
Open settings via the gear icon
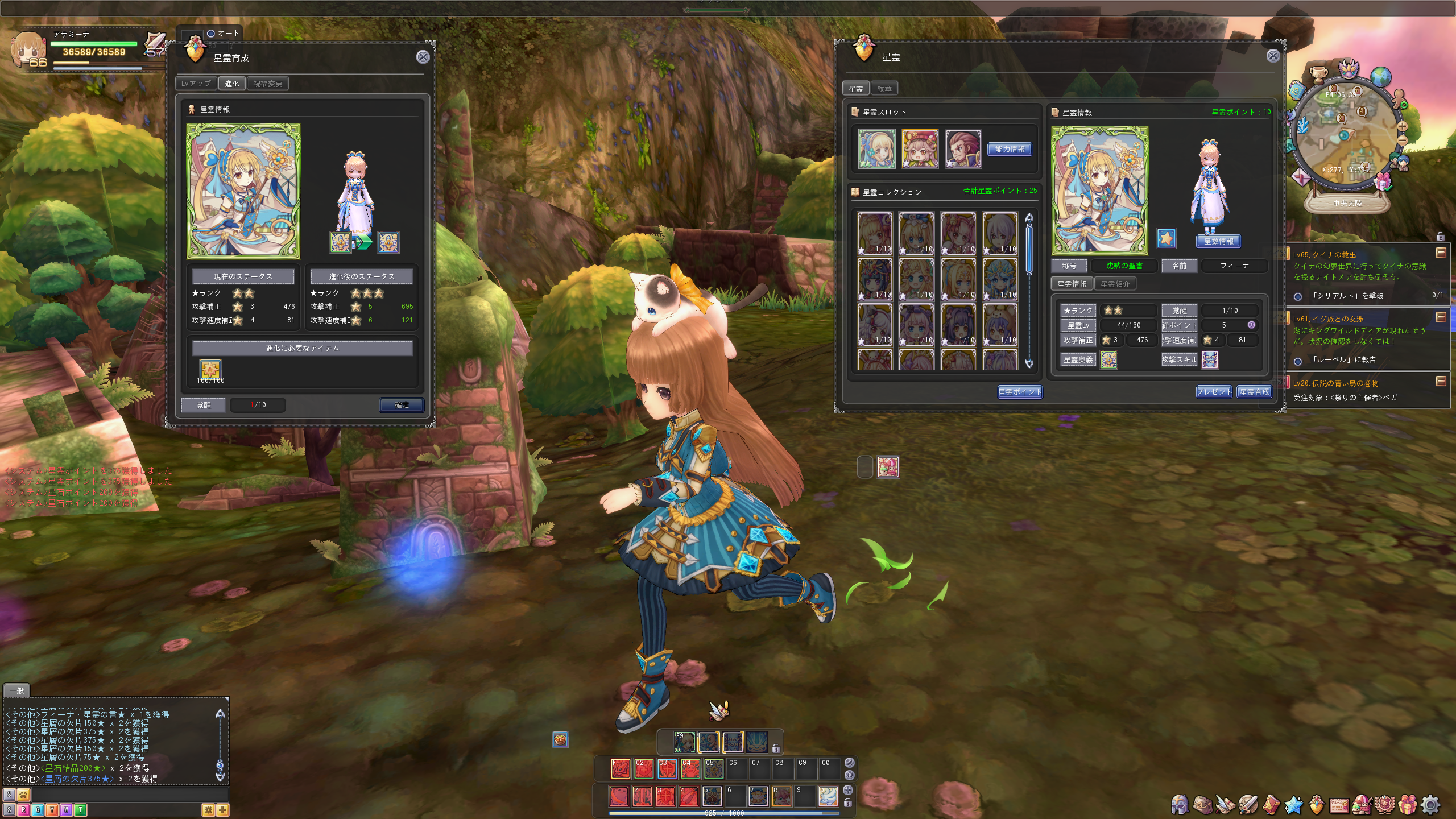(1430, 805)
